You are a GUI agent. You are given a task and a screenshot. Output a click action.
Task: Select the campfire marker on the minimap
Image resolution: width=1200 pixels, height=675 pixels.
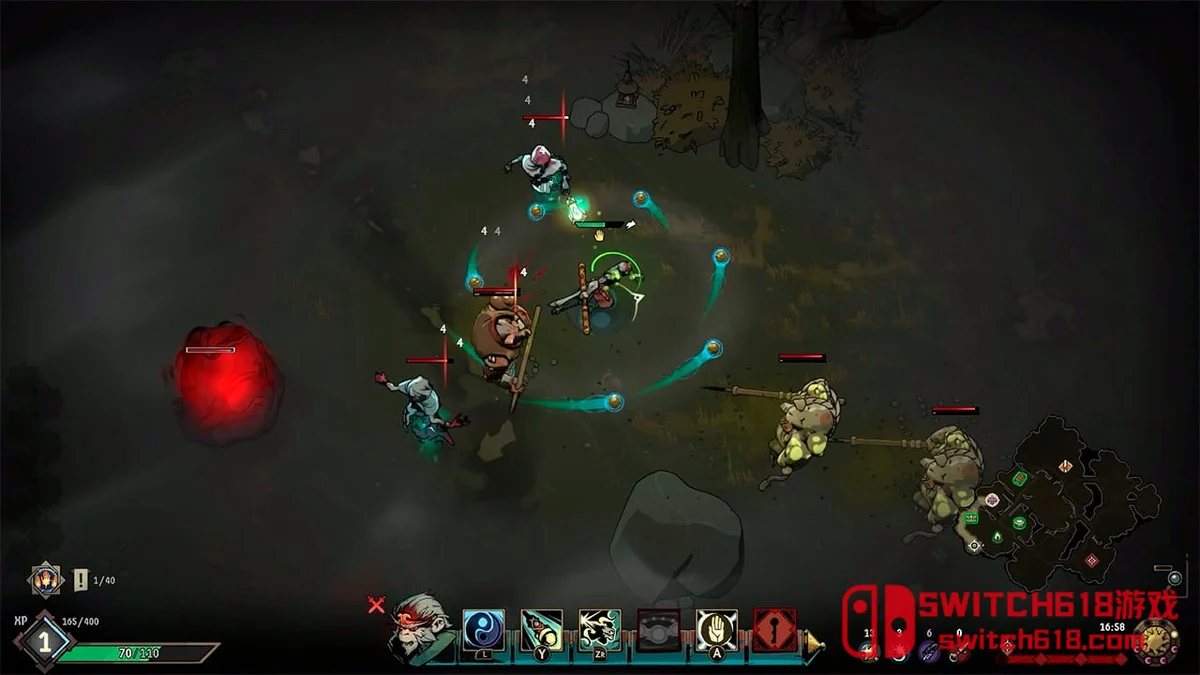click(997, 538)
